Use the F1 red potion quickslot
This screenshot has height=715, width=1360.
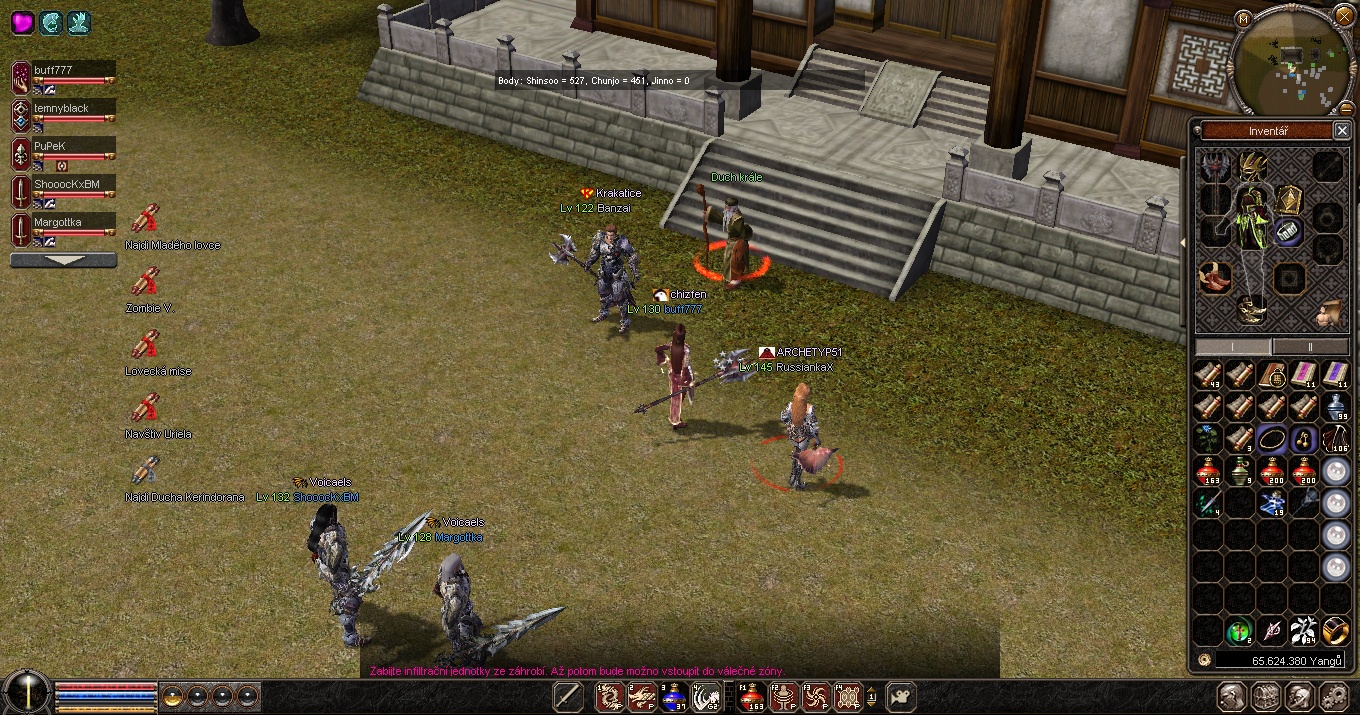point(752,696)
